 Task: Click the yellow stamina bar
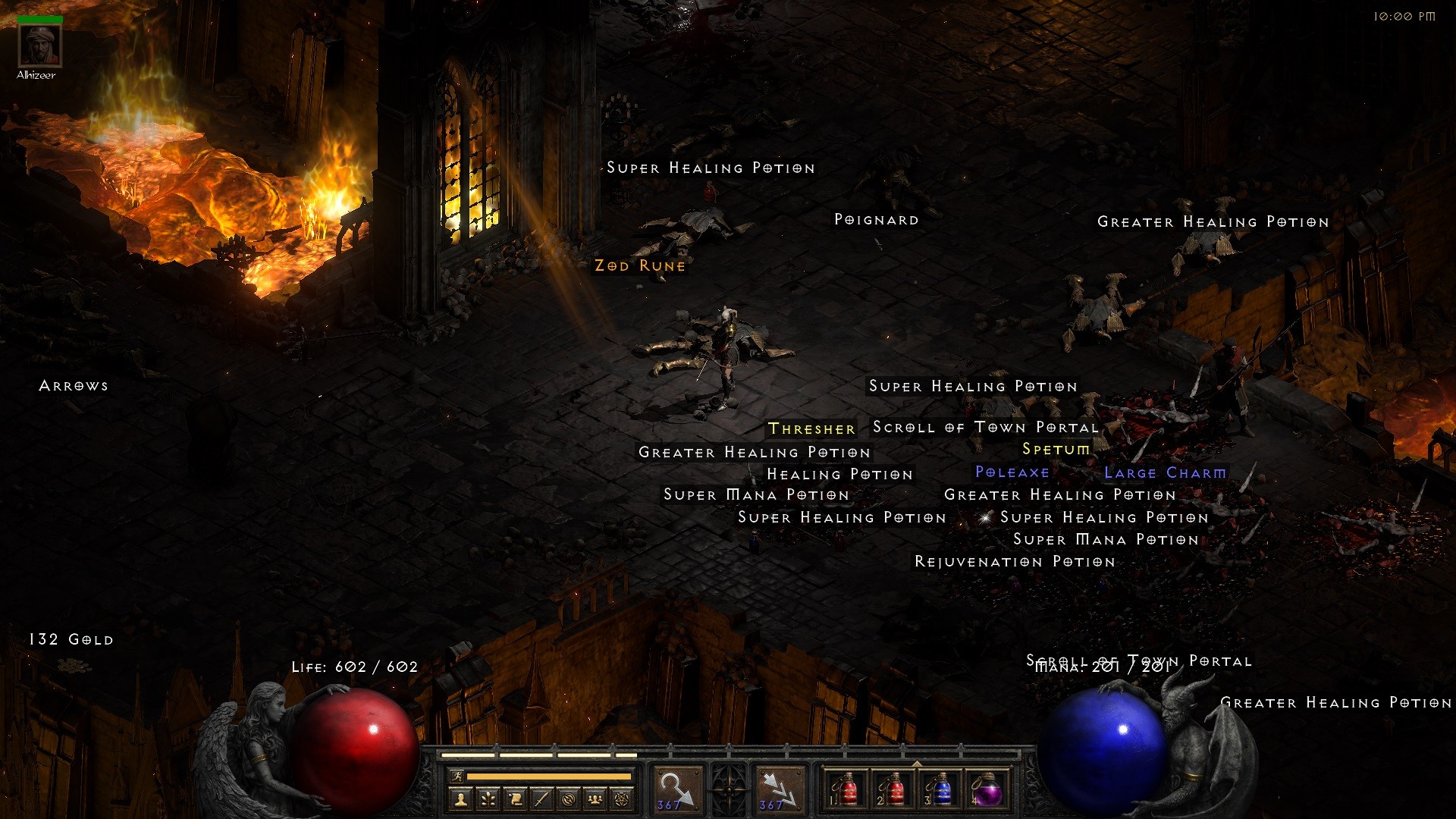[550, 777]
